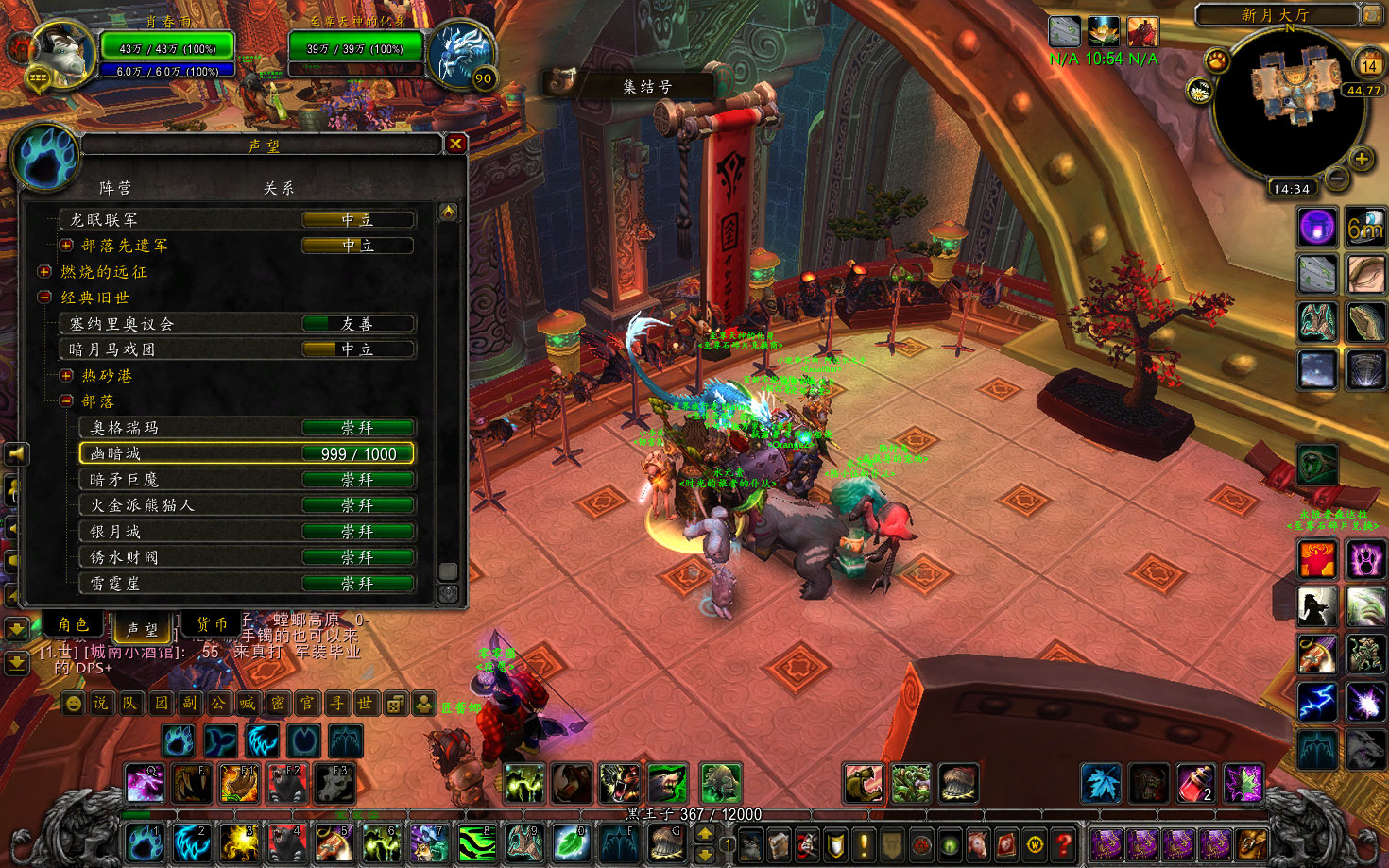The width and height of the screenshot is (1389, 868).
Task: Collapse the 部落 faction header
Action: 66,401
